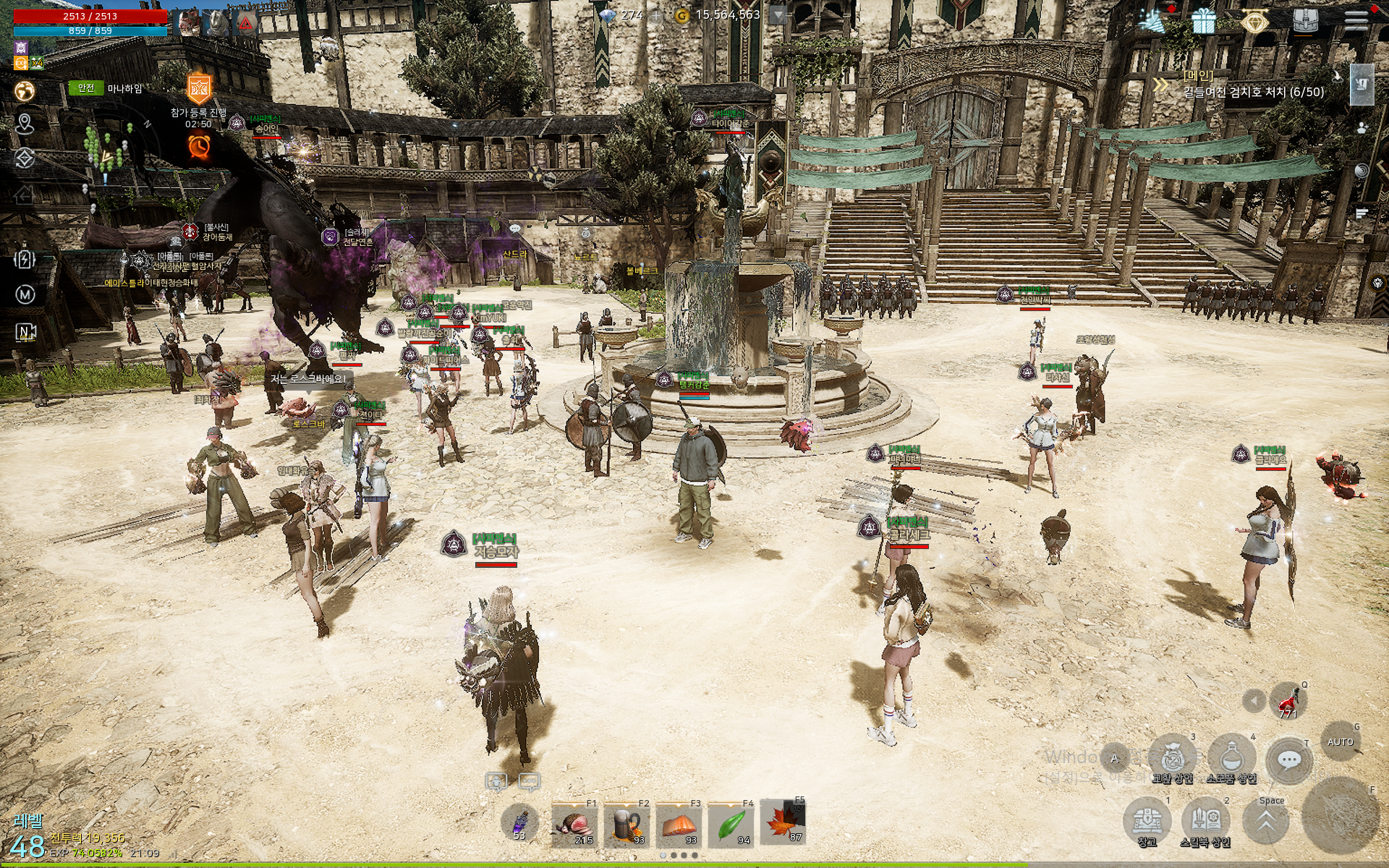
Task: Use the purple potion slot
Action: click(520, 824)
